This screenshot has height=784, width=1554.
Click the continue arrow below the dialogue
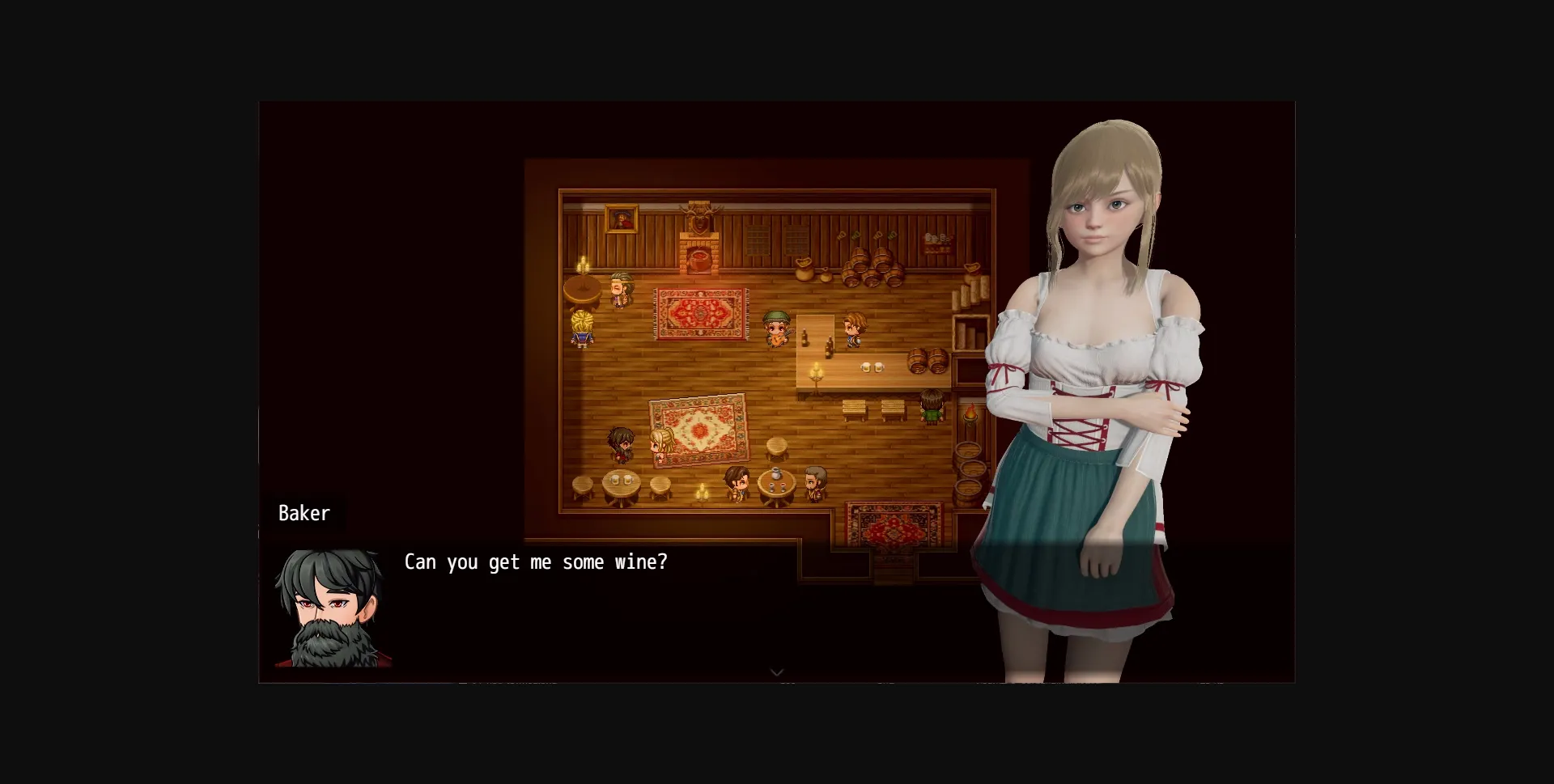[776, 672]
